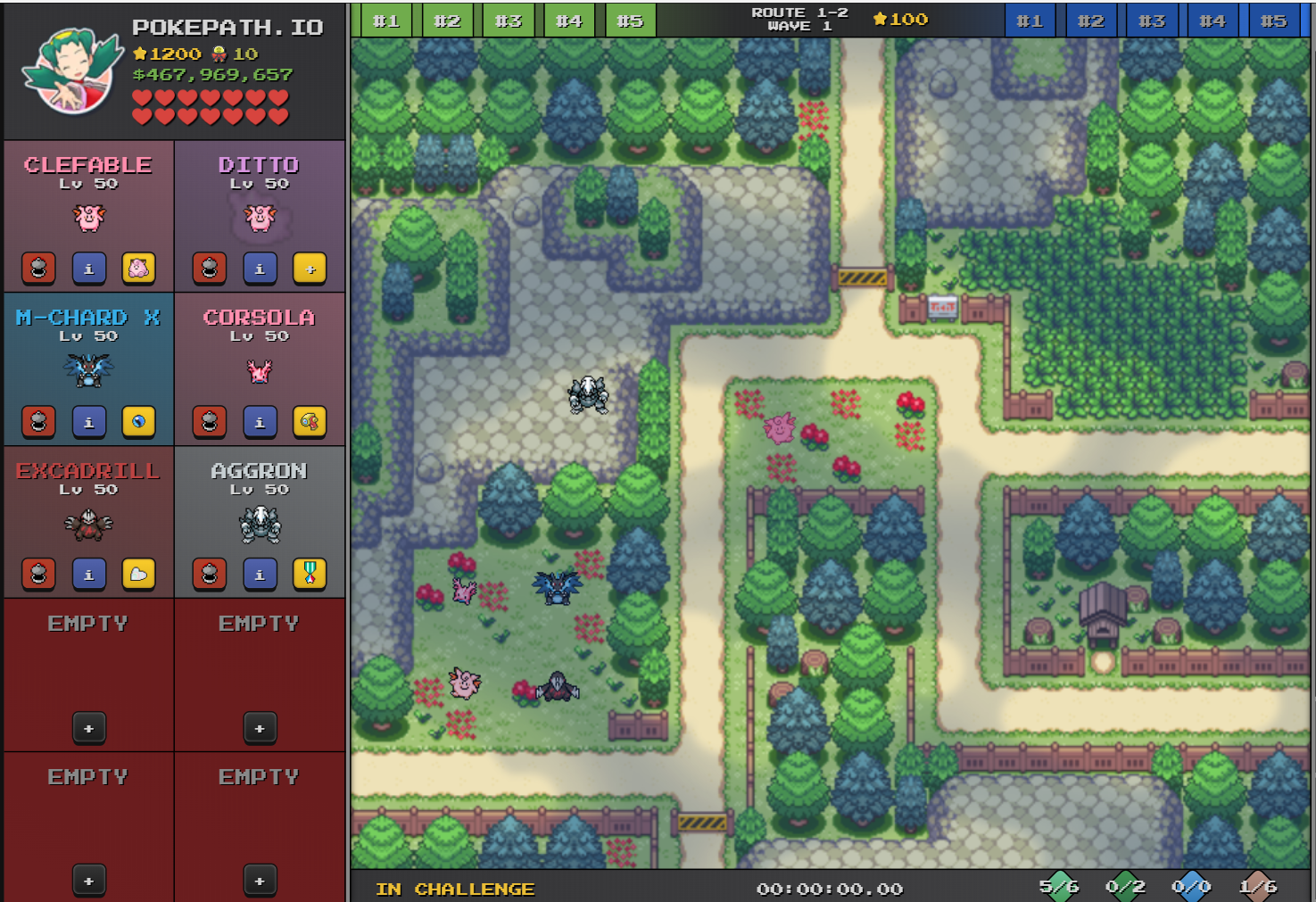Toggle green wave button #5
The image size is (1316, 902).
(632, 20)
